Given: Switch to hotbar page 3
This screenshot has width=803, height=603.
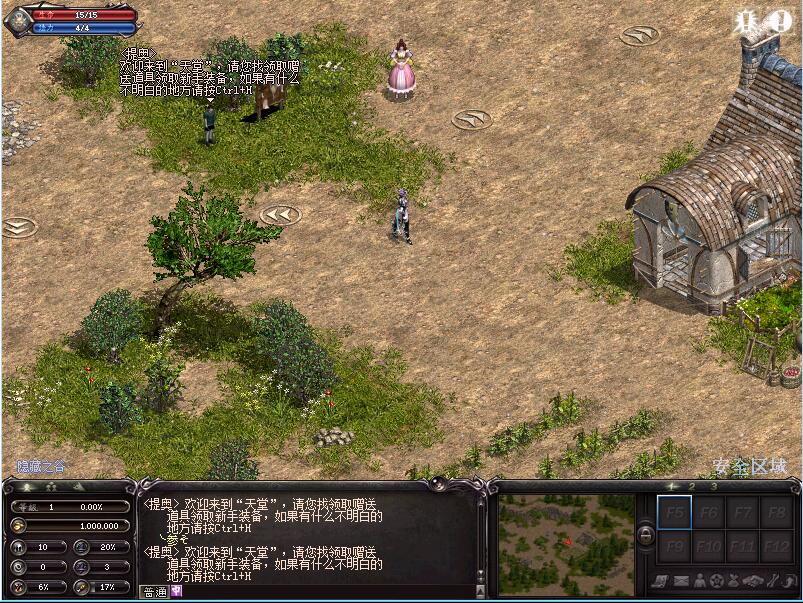Looking at the screenshot, I should (x=714, y=486).
